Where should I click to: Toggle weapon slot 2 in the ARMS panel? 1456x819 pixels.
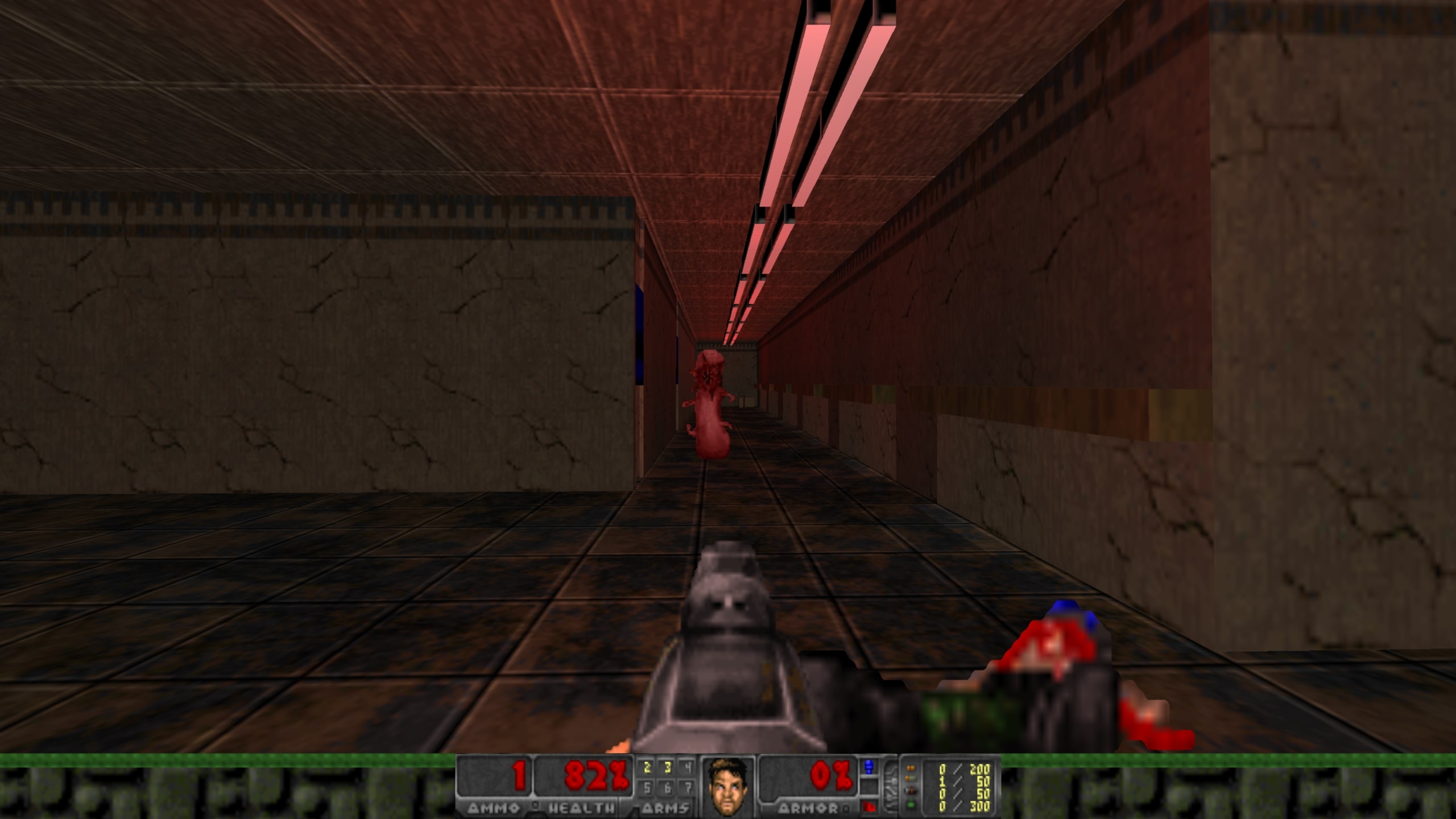coord(647,767)
